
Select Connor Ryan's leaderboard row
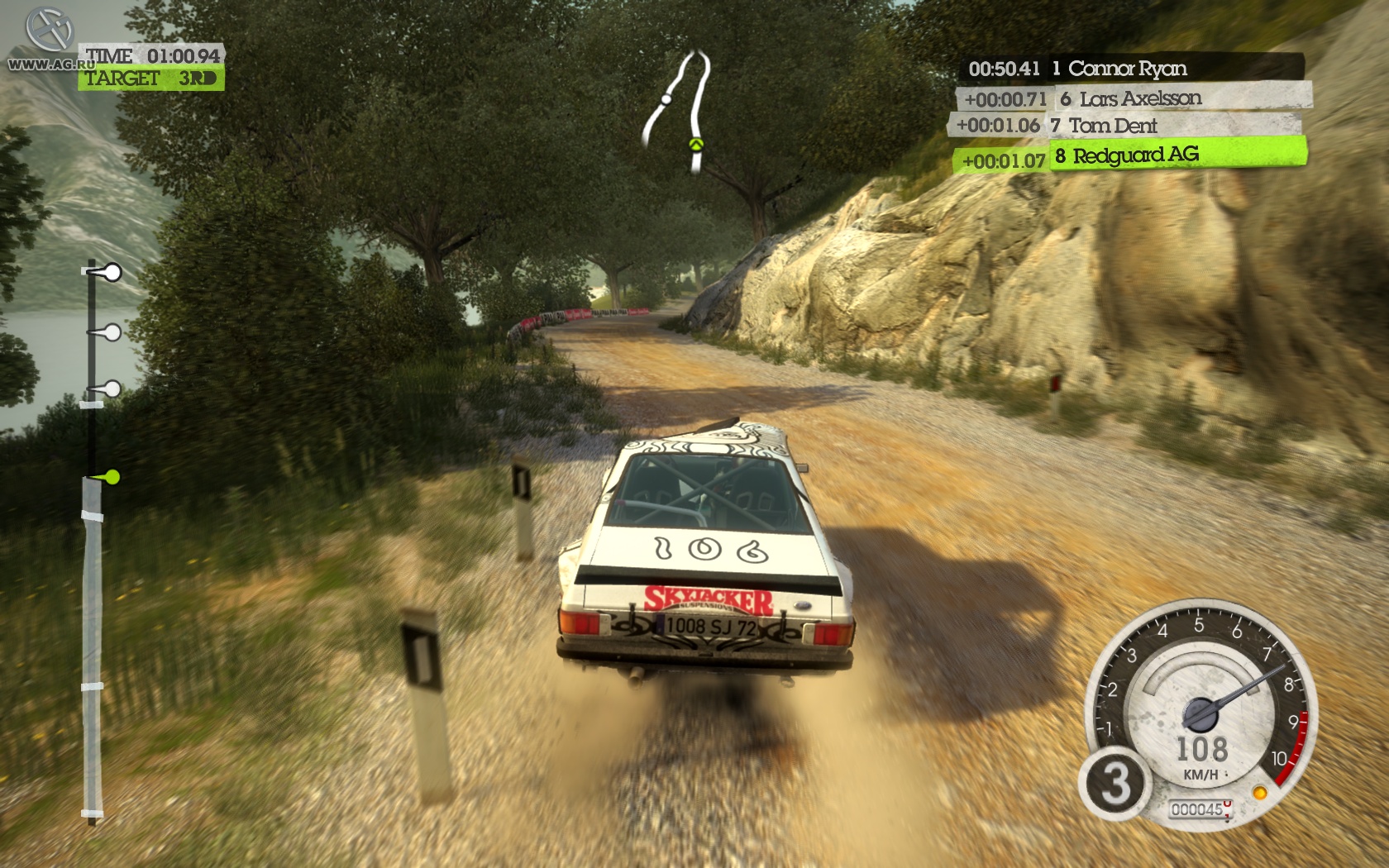click(x=1133, y=69)
